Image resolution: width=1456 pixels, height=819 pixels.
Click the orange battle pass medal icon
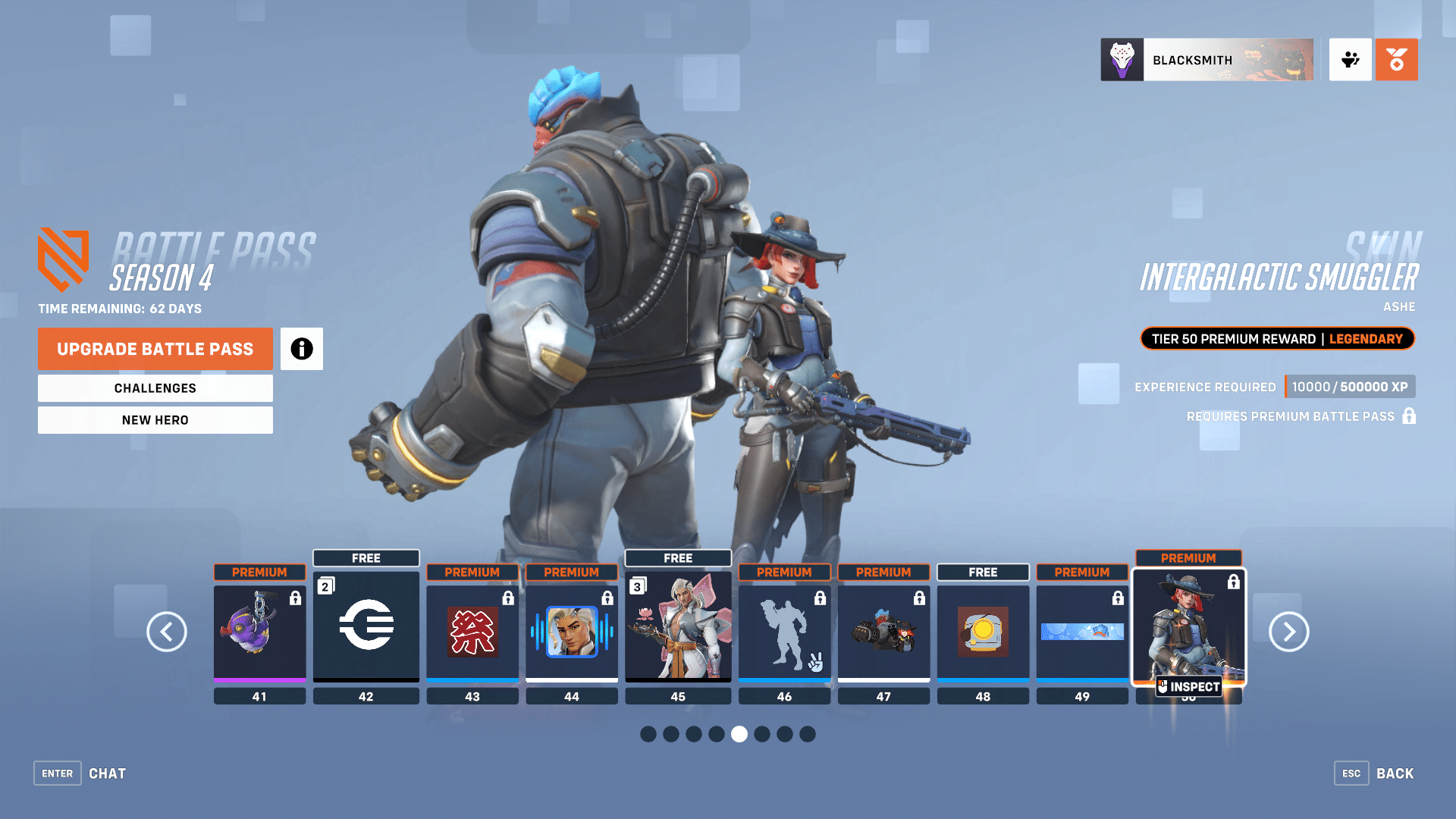point(1396,59)
